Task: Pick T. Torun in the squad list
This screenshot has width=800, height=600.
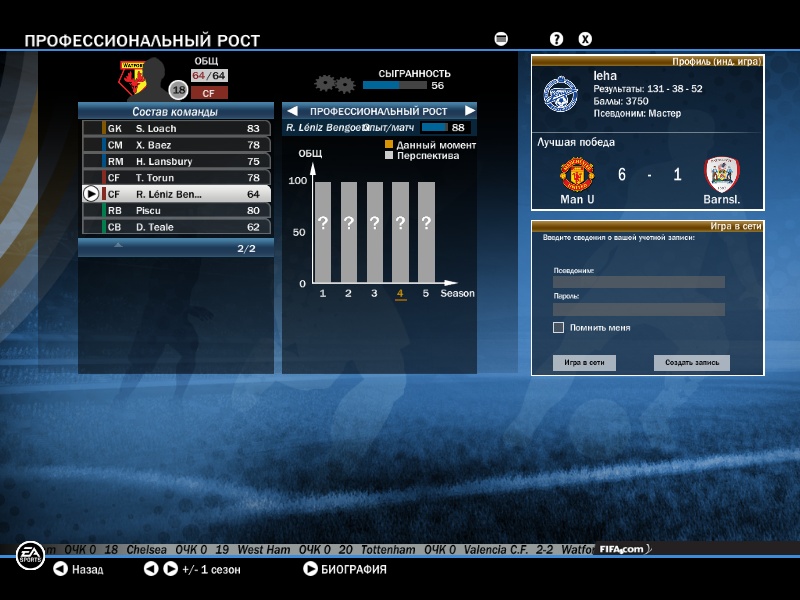Action: pyautogui.click(x=176, y=178)
